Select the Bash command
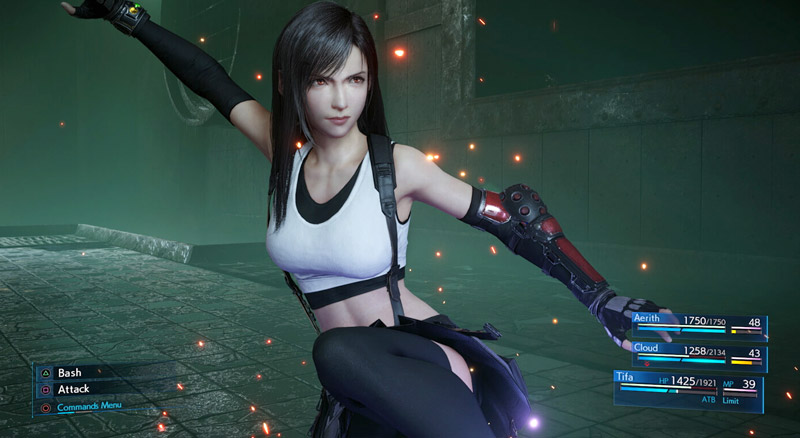 (x=69, y=372)
